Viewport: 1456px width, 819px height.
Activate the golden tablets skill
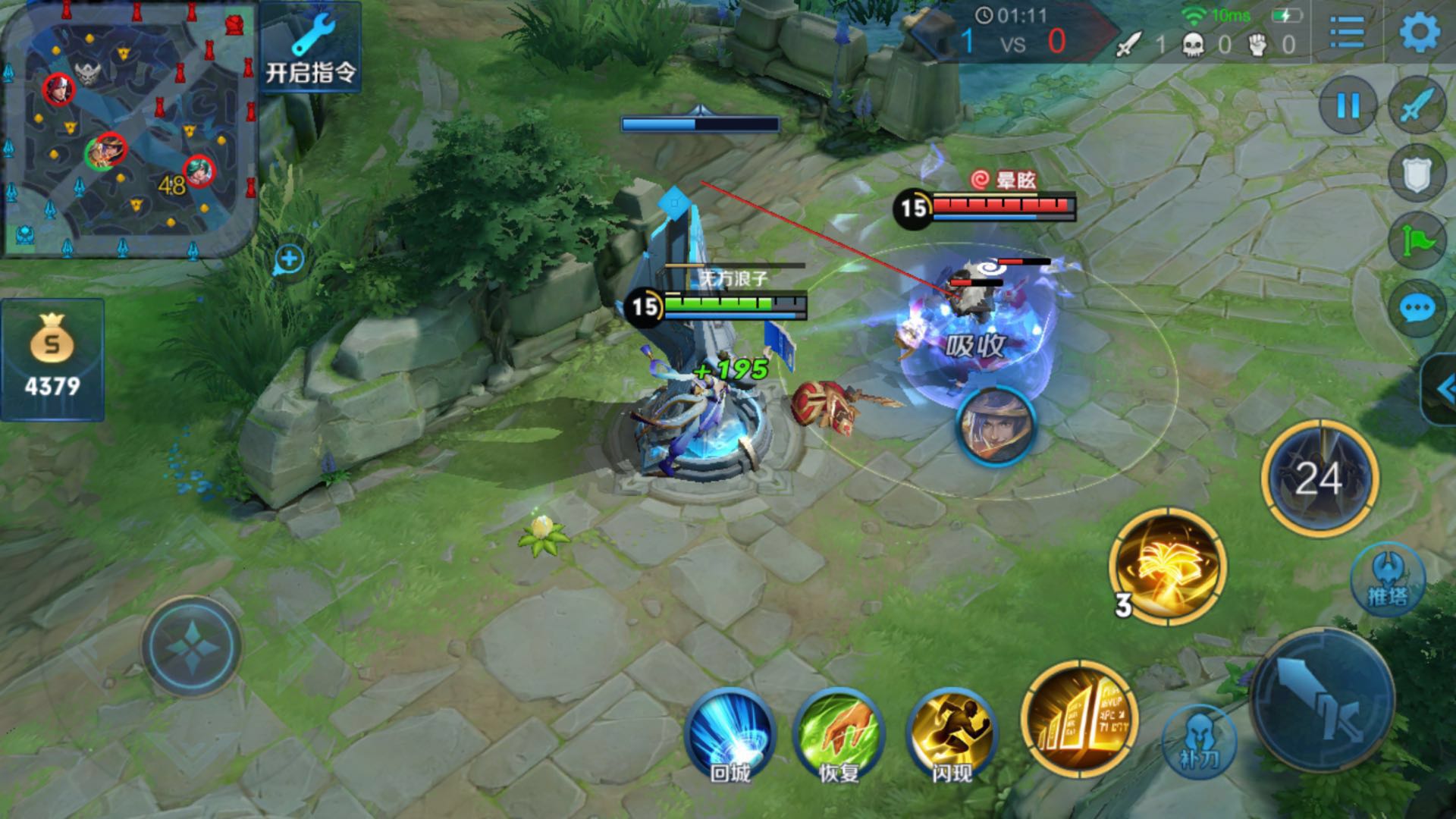pos(1079,719)
